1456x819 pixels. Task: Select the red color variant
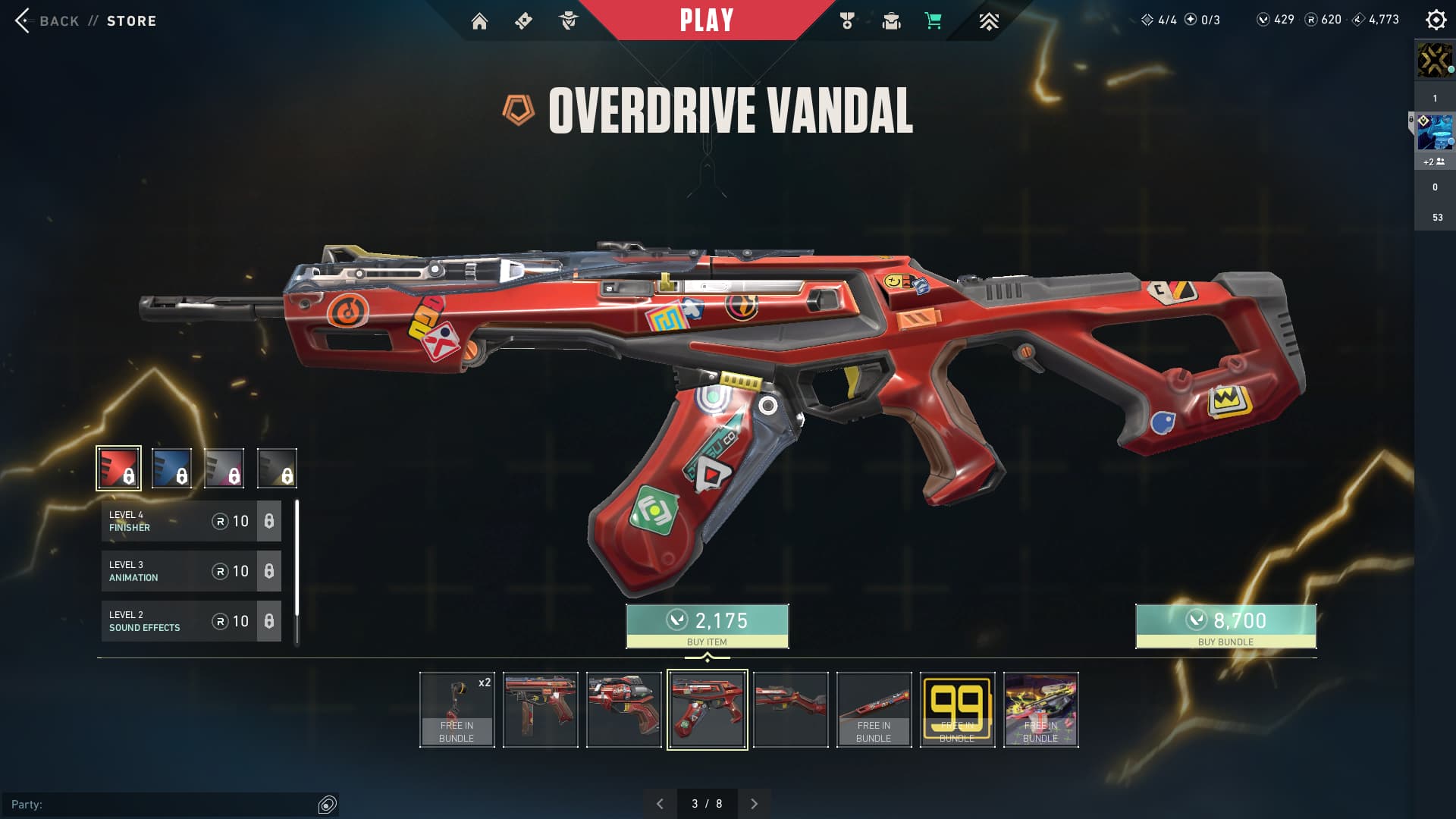[x=118, y=468]
